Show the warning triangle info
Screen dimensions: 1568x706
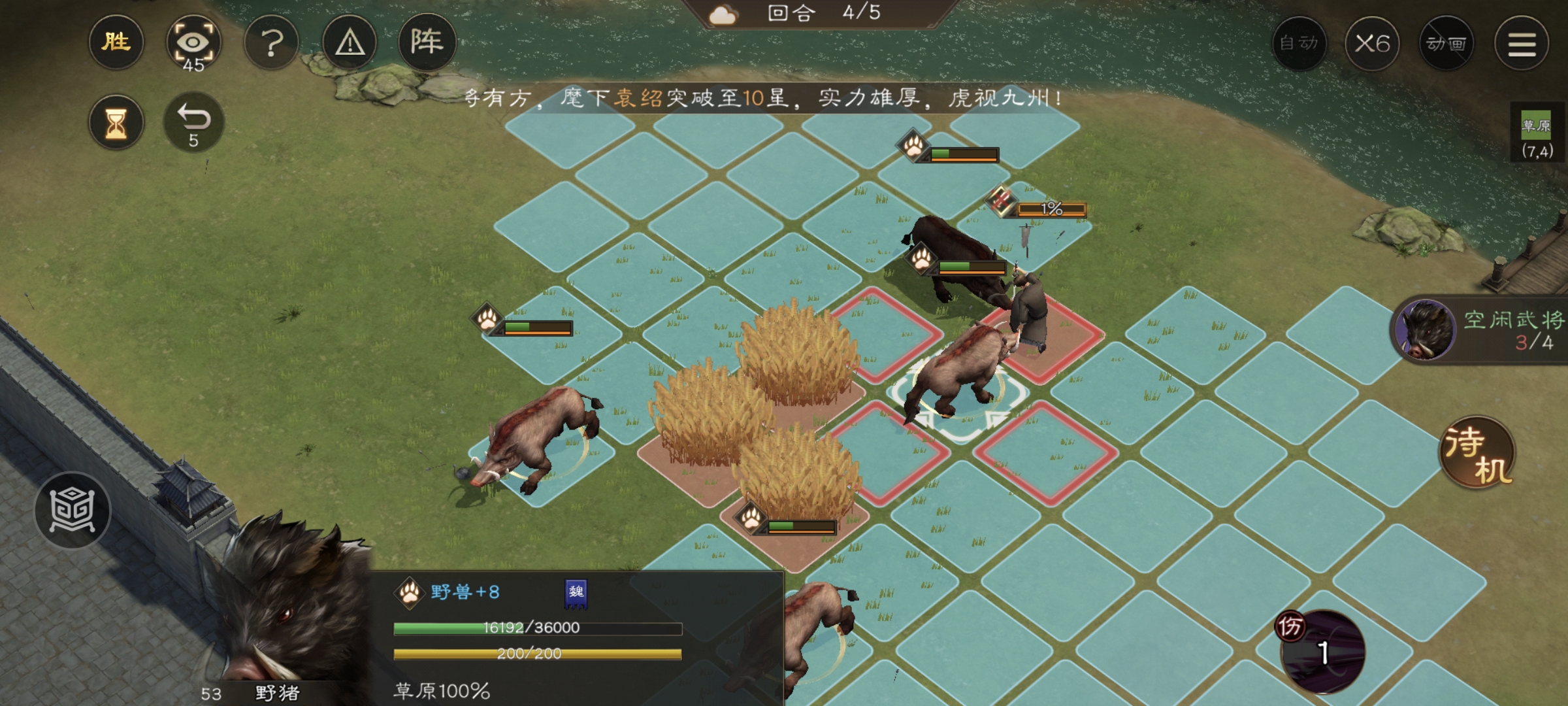point(350,43)
